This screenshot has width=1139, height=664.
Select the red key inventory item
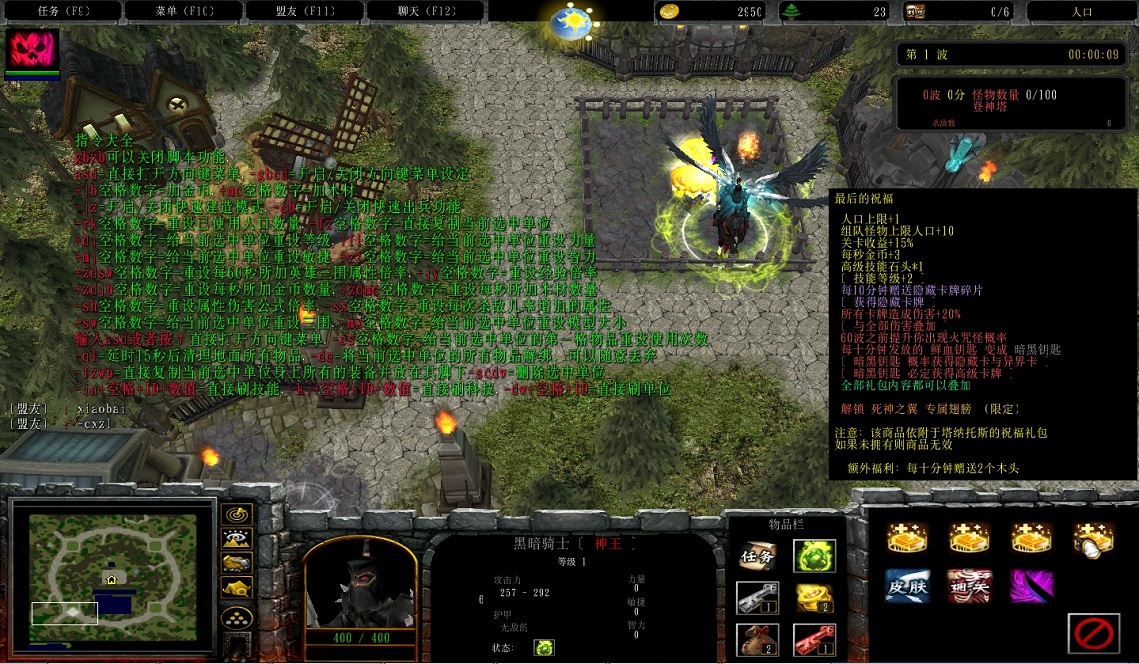[x=814, y=639]
